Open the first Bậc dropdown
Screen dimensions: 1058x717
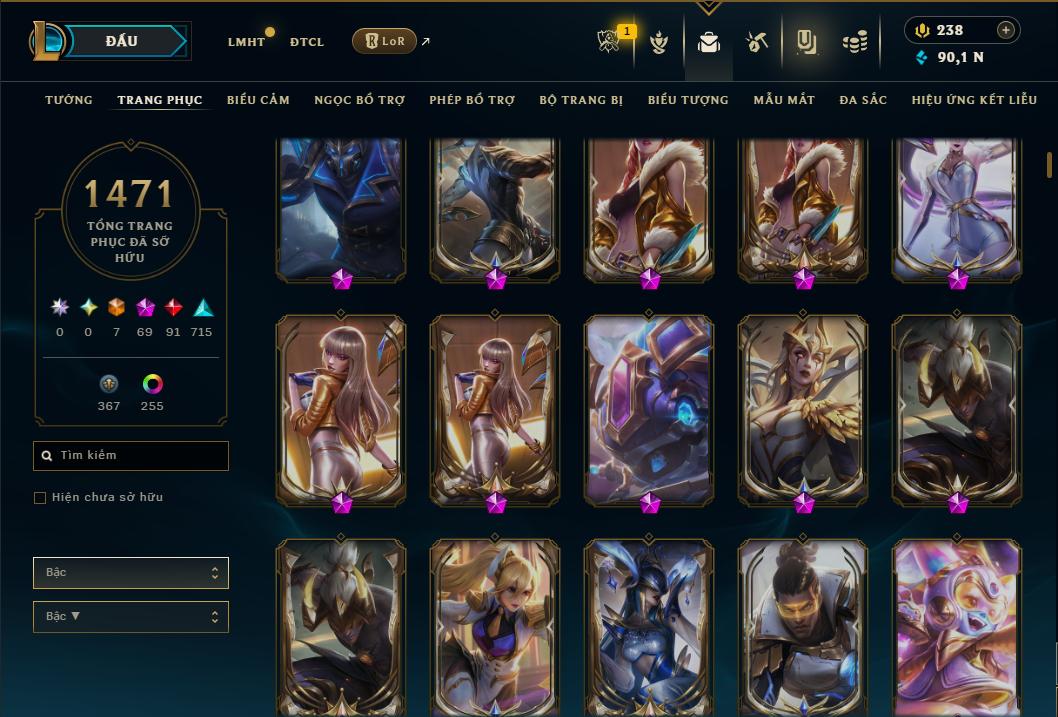131,573
